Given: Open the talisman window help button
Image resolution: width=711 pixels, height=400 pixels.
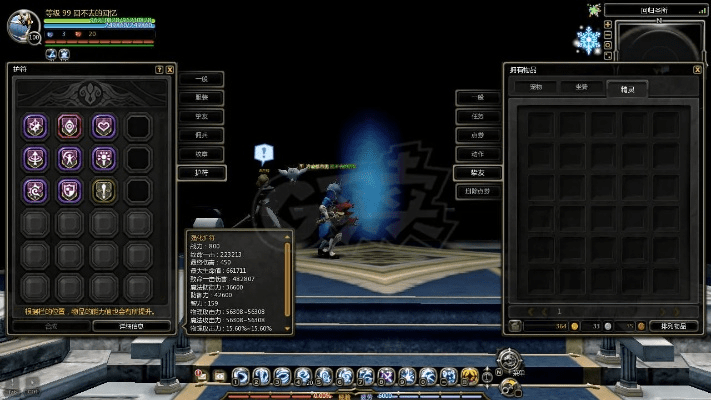Looking at the screenshot, I should pos(159,70).
